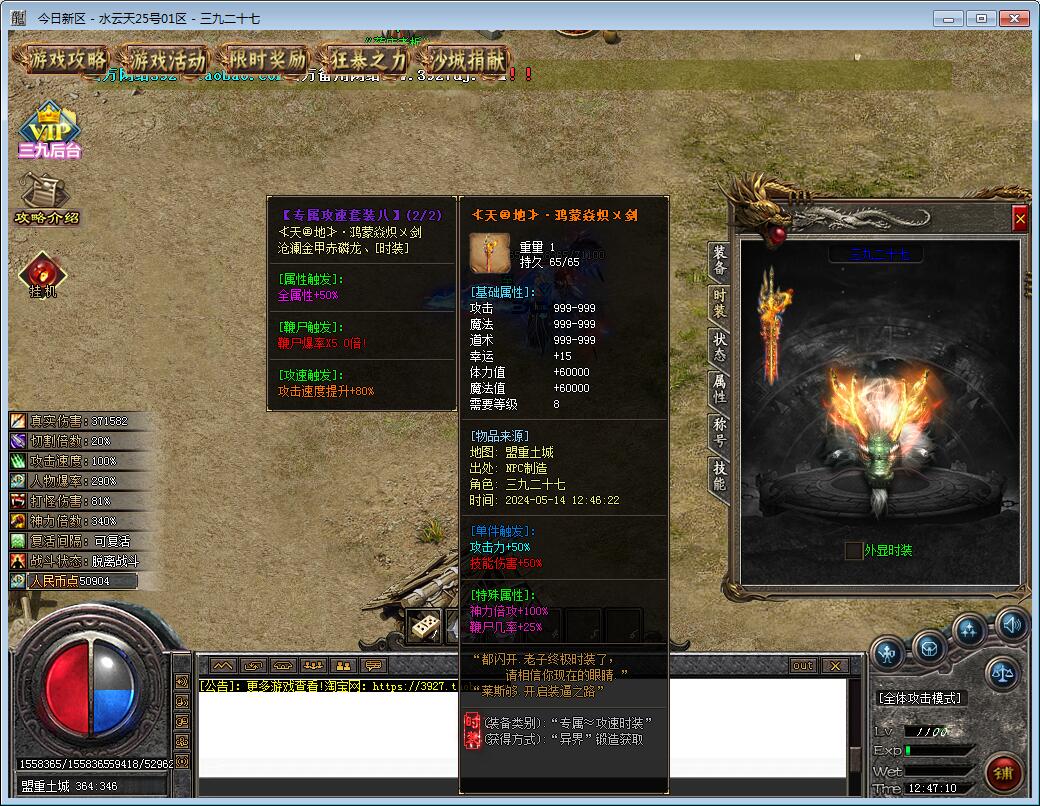The width and height of the screenshot is (1040, 806).
Task: Open the red 铺 shop button
Action: [1003, 773]
